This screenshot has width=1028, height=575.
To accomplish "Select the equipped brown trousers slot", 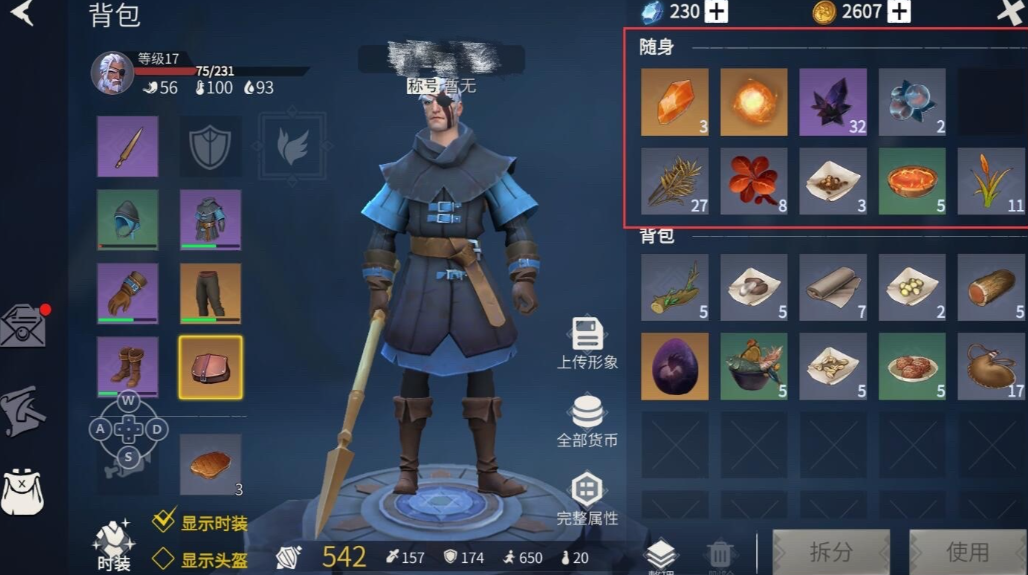I will click(x=210, y=294).
